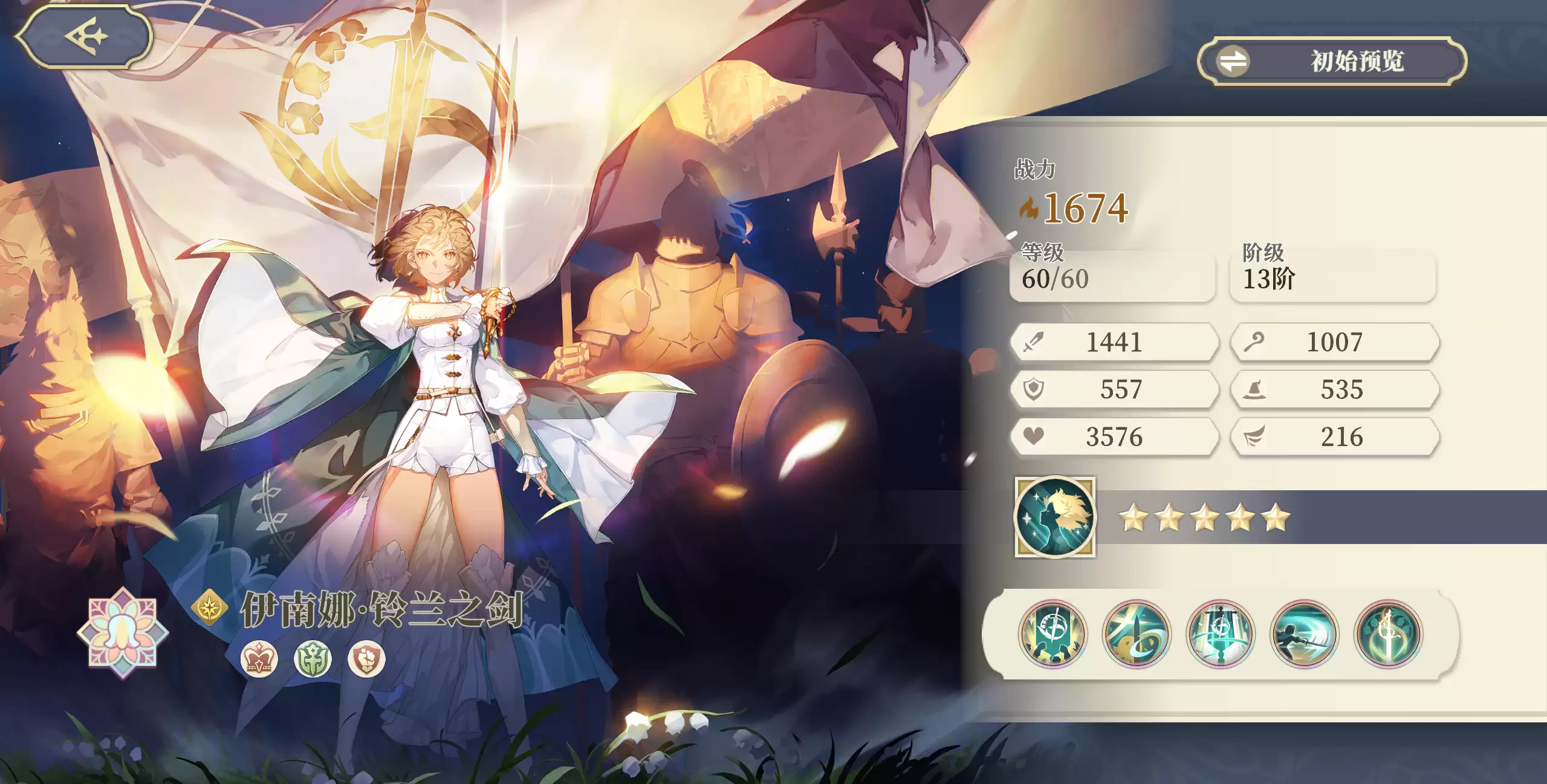Select the banner with cheering fists skill
The image size is (1547, 784).
[x=1052, y=634]
